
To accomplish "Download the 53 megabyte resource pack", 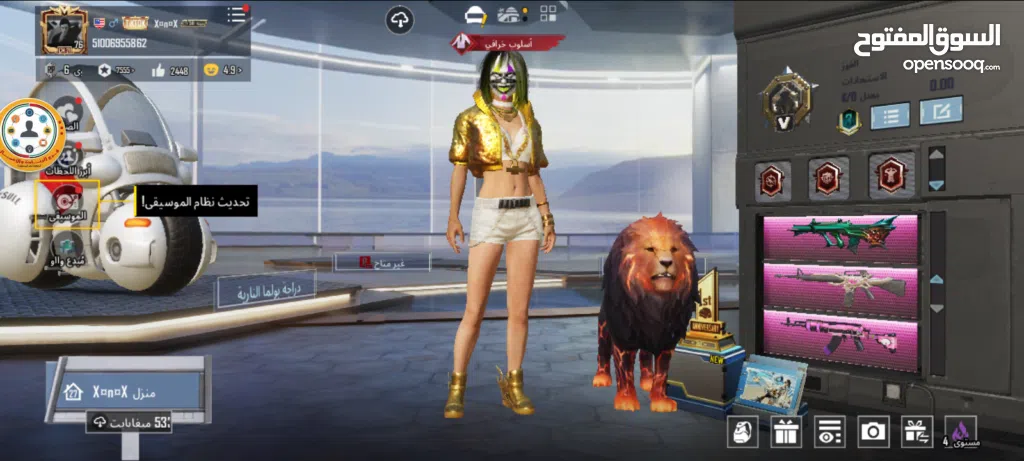I will coord(130,423).
